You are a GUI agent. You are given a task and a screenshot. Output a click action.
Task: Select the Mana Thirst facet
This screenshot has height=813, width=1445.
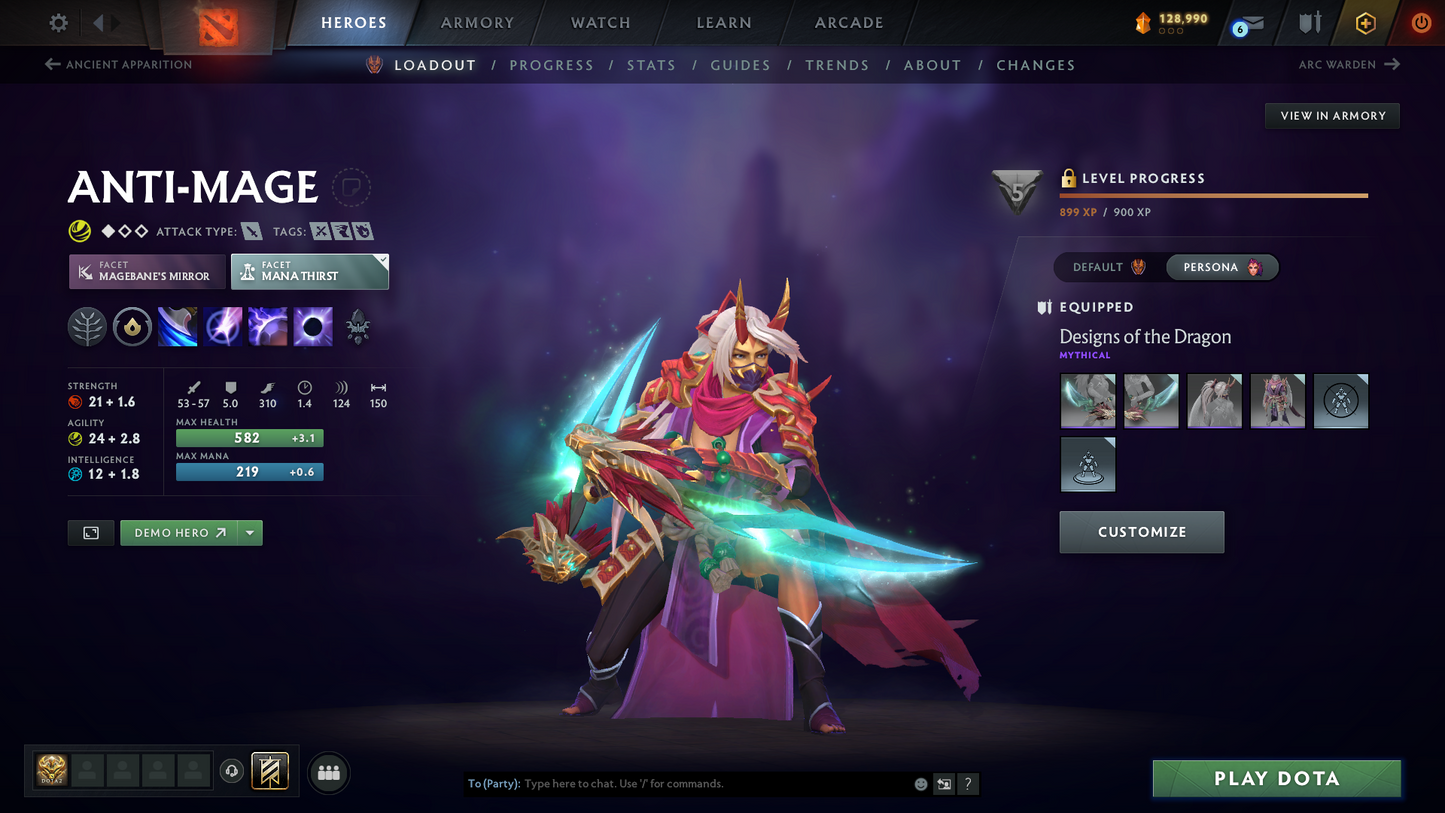pos(310,271)
